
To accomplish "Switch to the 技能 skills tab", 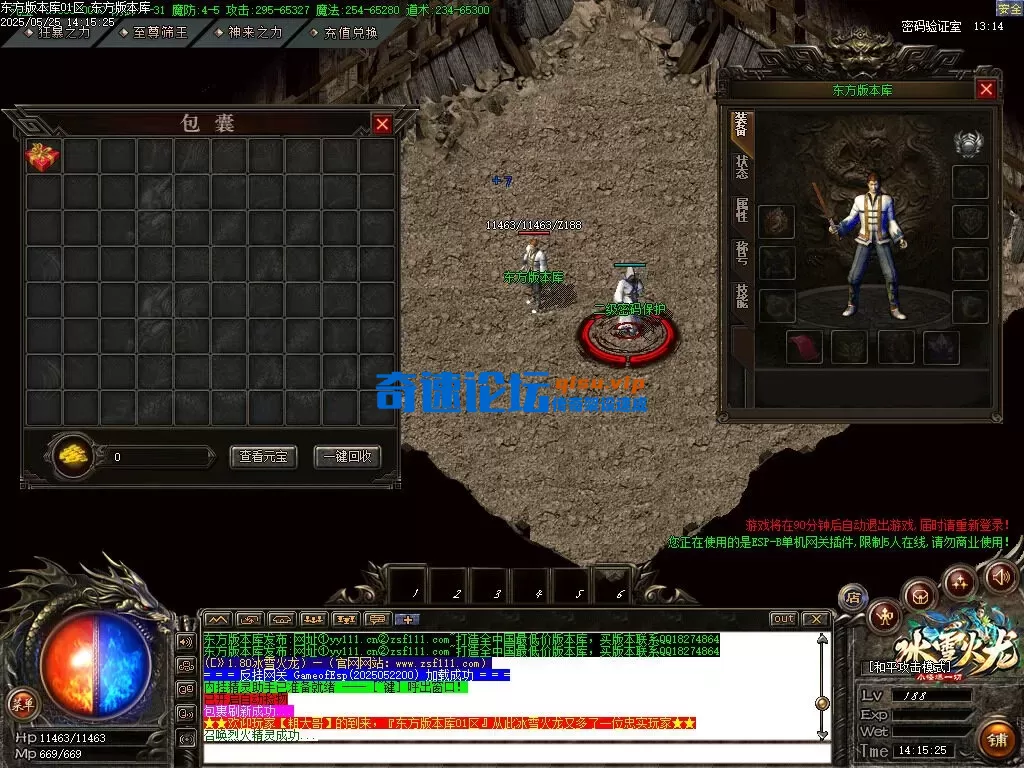I will (x=741, y=296).
